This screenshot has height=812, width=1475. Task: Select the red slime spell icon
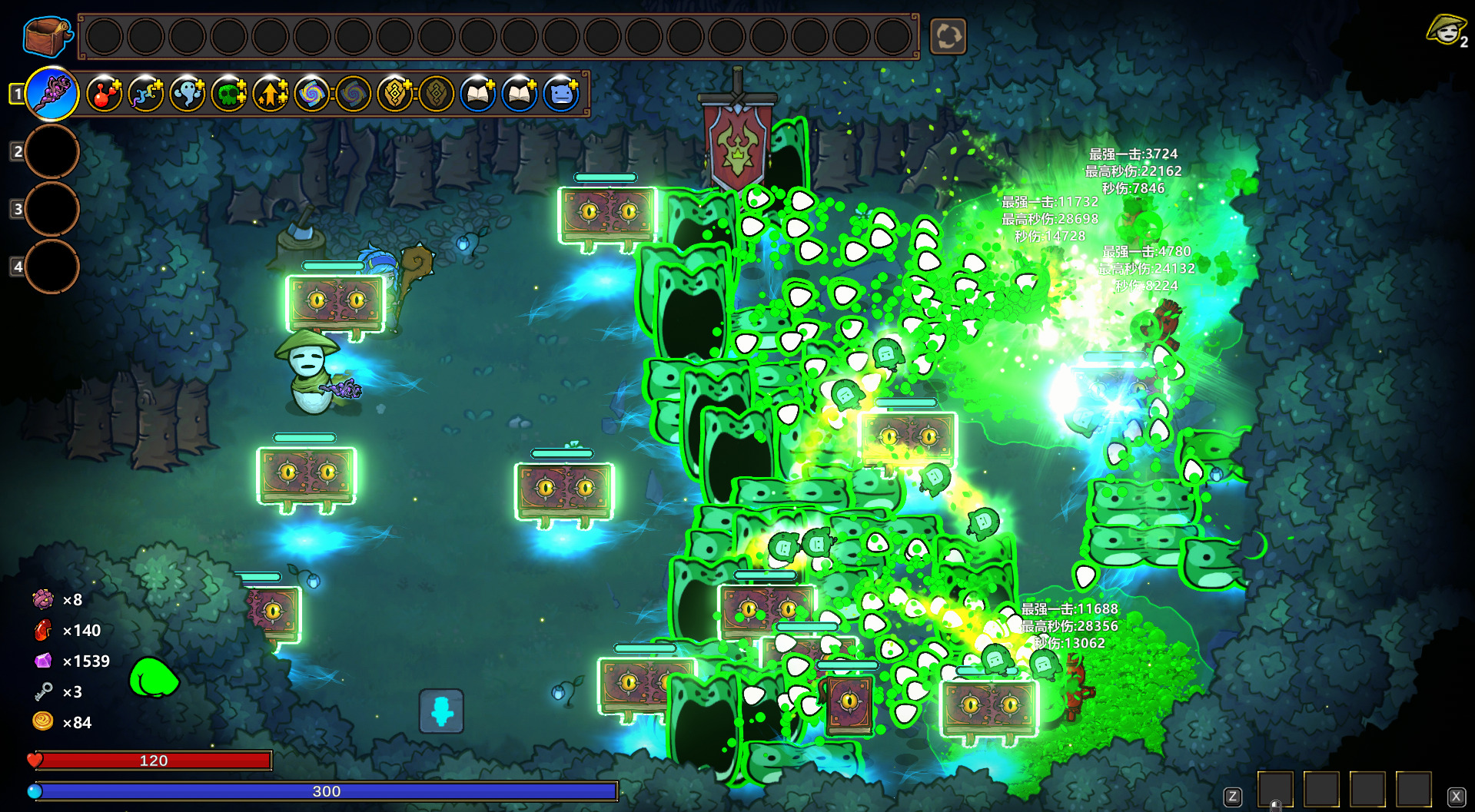[x=105, y=94]
